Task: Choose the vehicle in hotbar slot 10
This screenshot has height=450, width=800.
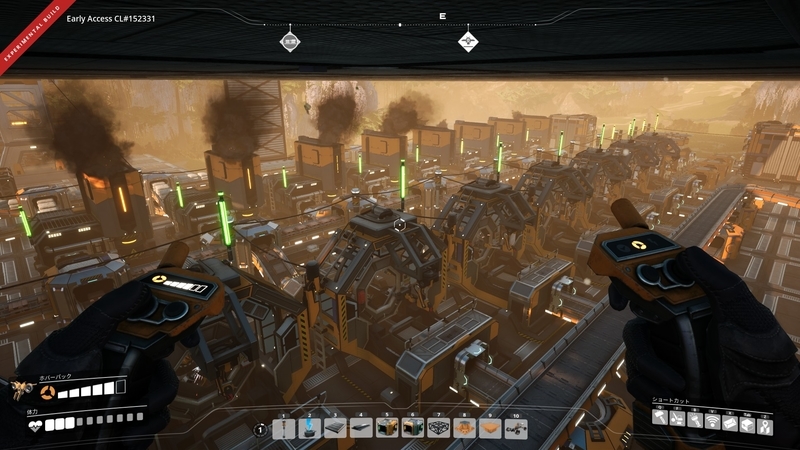Action: point(516,428)
